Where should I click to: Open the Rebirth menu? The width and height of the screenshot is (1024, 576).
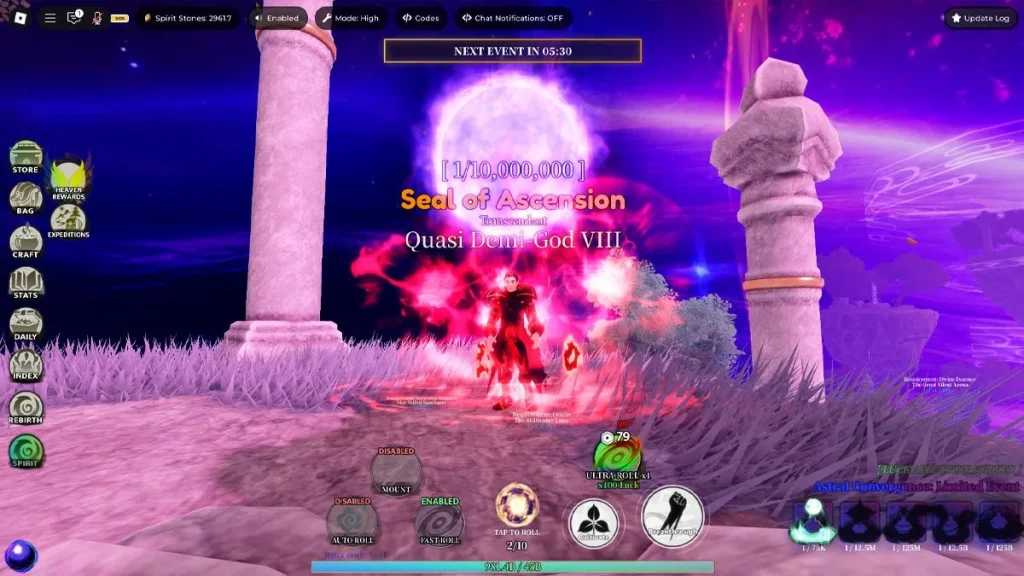click(25, 408)
